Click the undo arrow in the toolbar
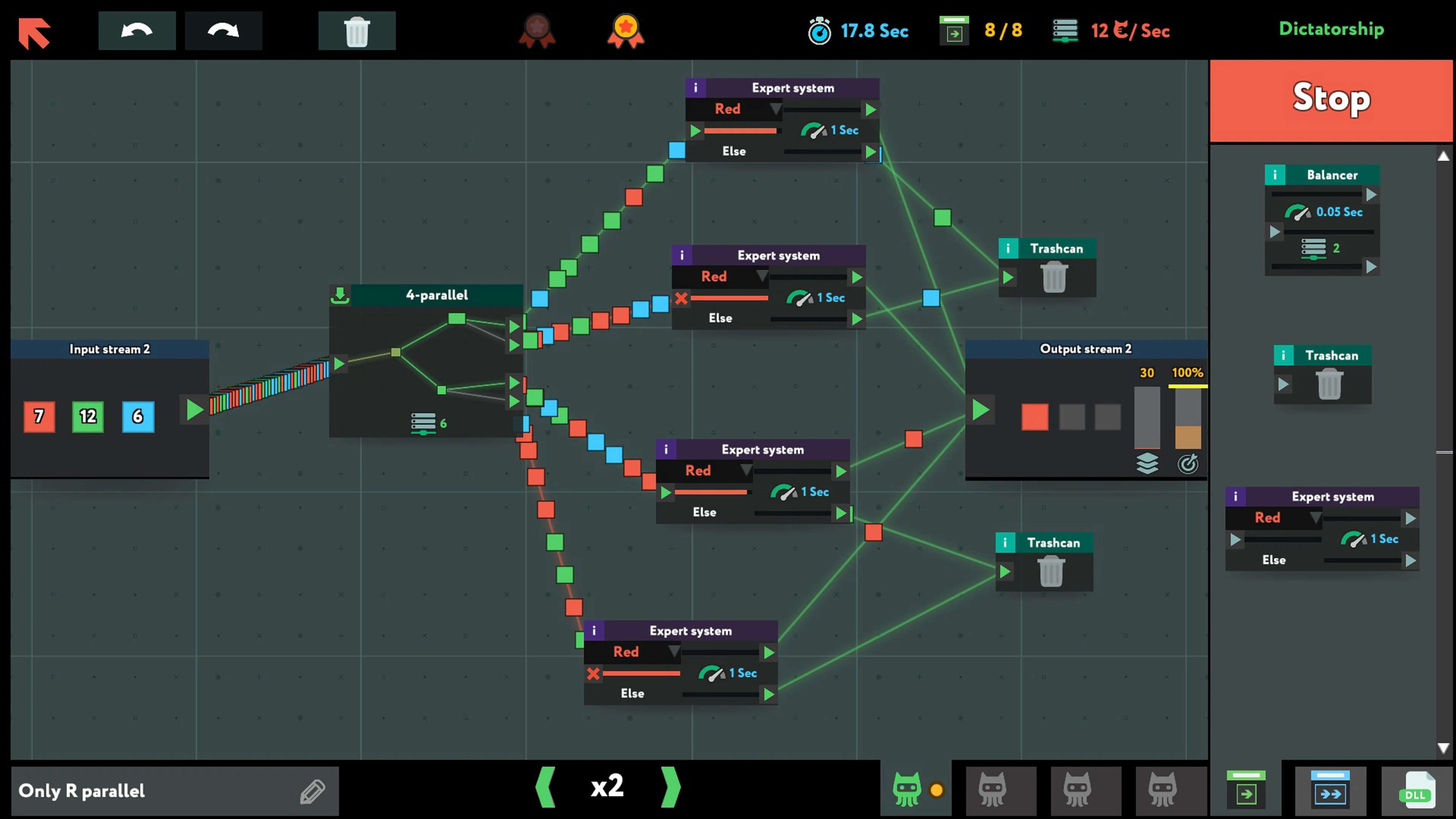This screenshot has height=819, width=1456. (137, 30)
